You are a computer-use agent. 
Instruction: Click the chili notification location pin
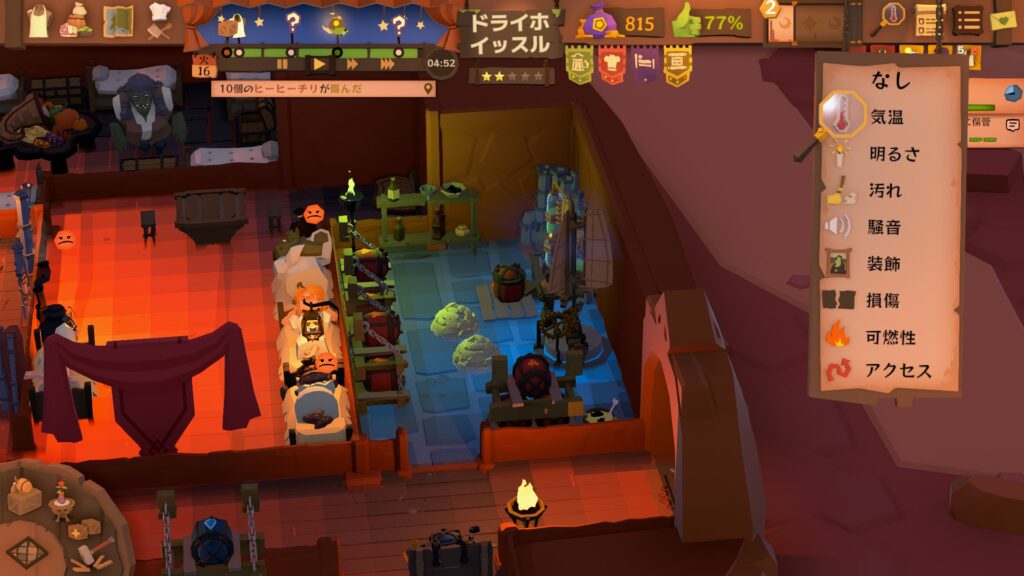click(429, 89)
